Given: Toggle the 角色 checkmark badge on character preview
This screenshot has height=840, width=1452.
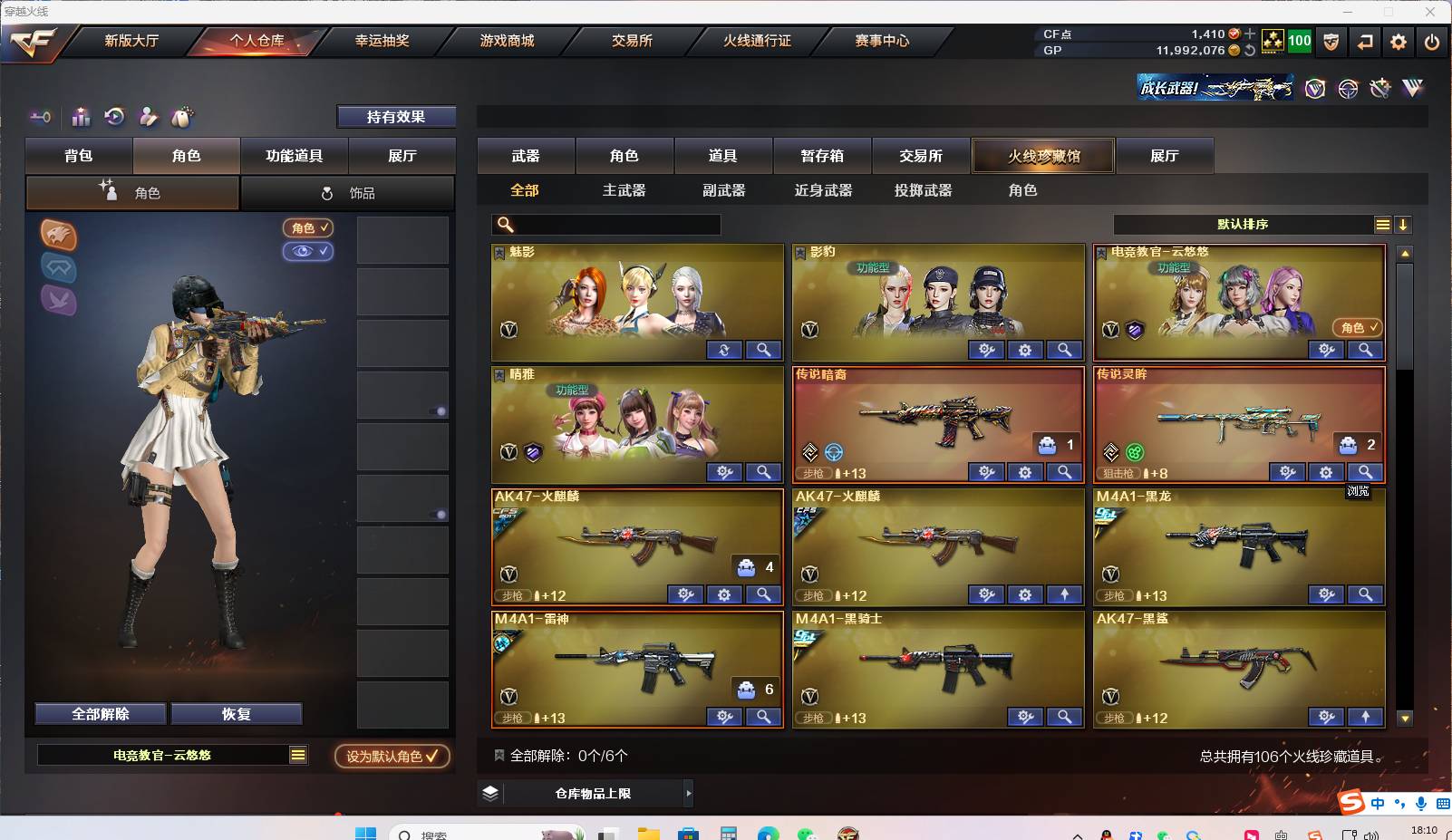Looking at the screenshot, I should pos(308,228).
